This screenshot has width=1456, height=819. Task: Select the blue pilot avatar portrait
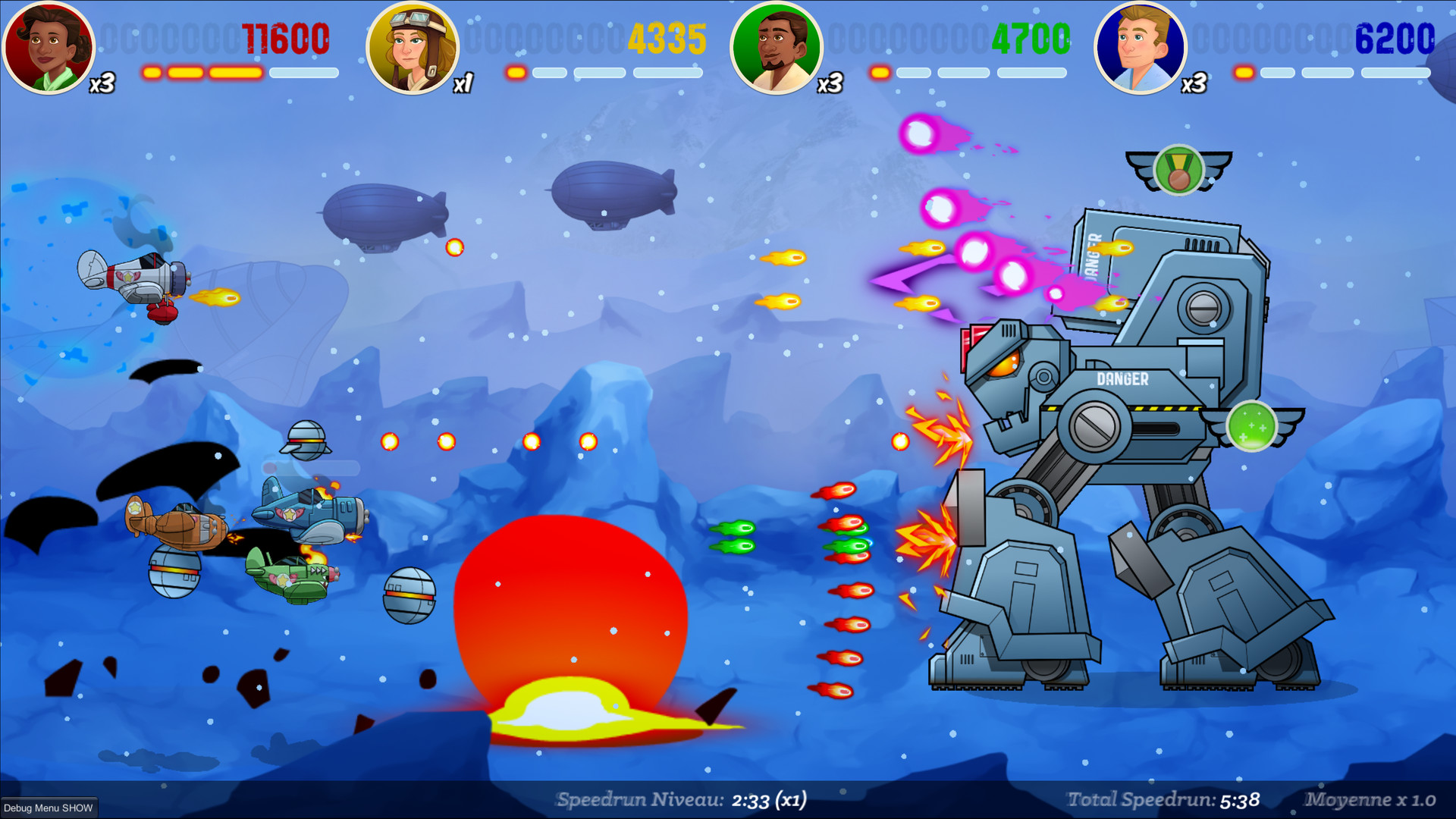pyautogui.click(x=1141, y=47)
